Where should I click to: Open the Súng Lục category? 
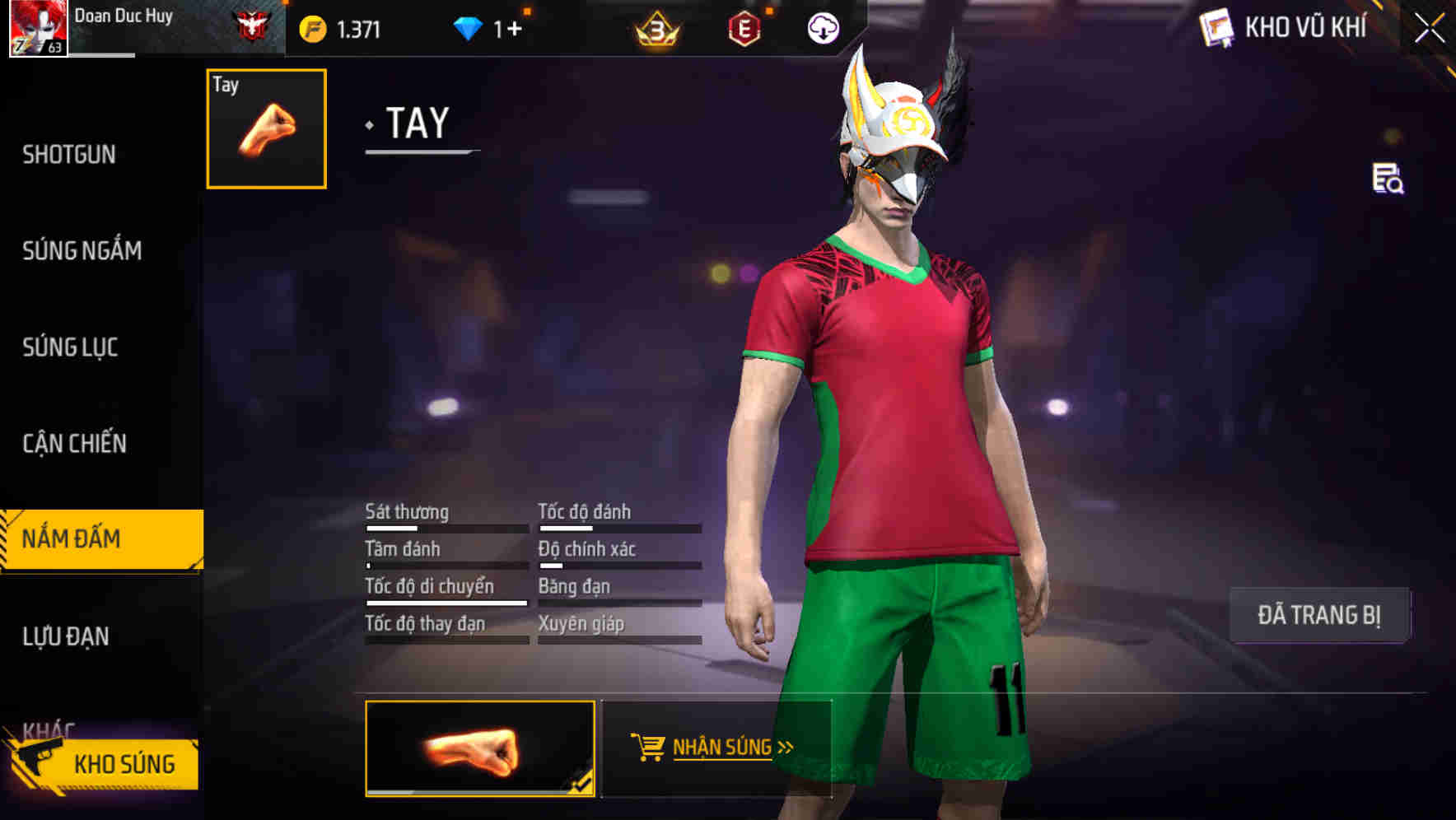(x=70, y=347)
